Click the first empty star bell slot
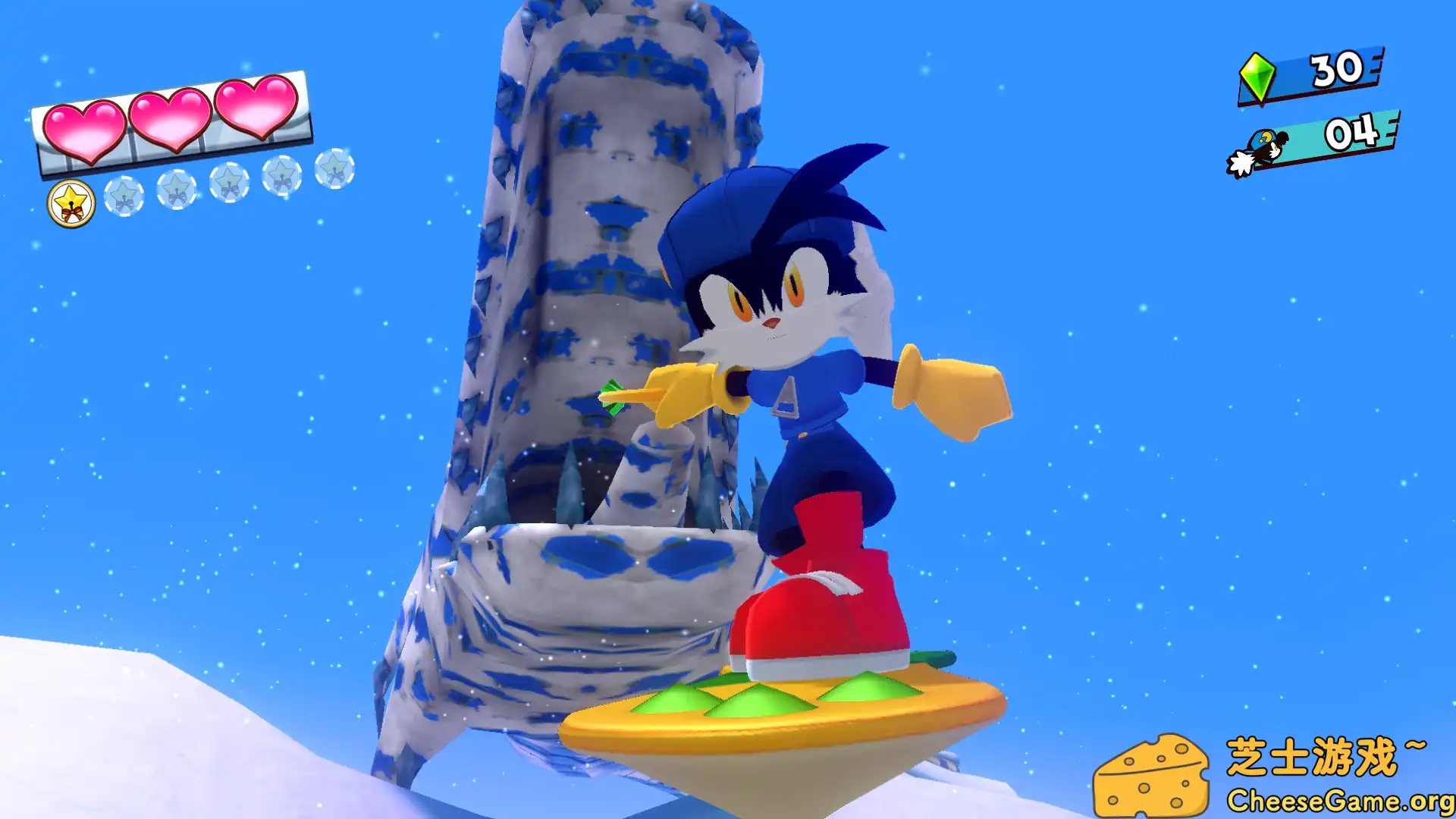 [124, 196]
